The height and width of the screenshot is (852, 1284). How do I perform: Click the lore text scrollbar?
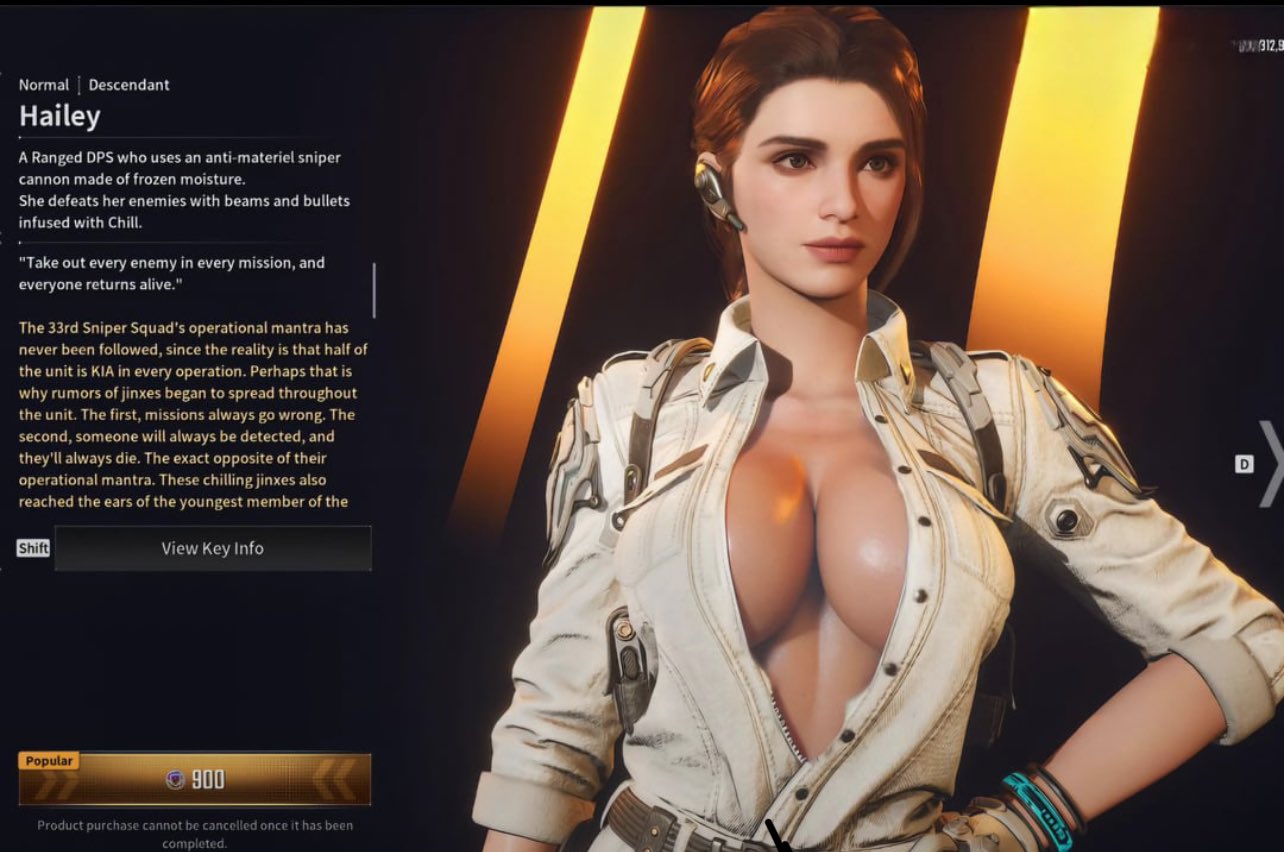pyautogui.click(x=374, y=290)
